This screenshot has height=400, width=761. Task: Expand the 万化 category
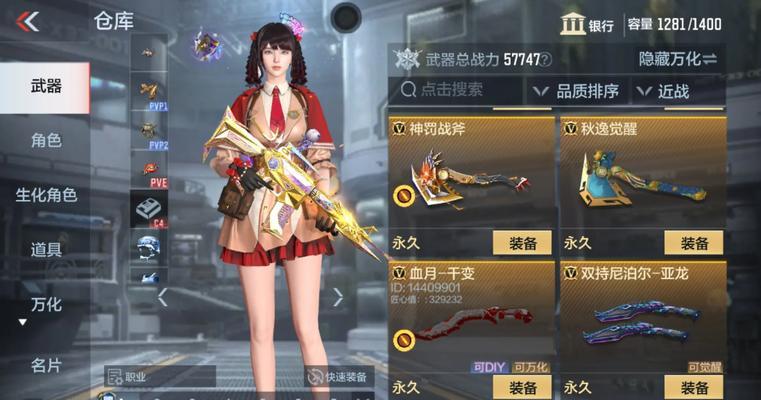[x=45, y=305]
